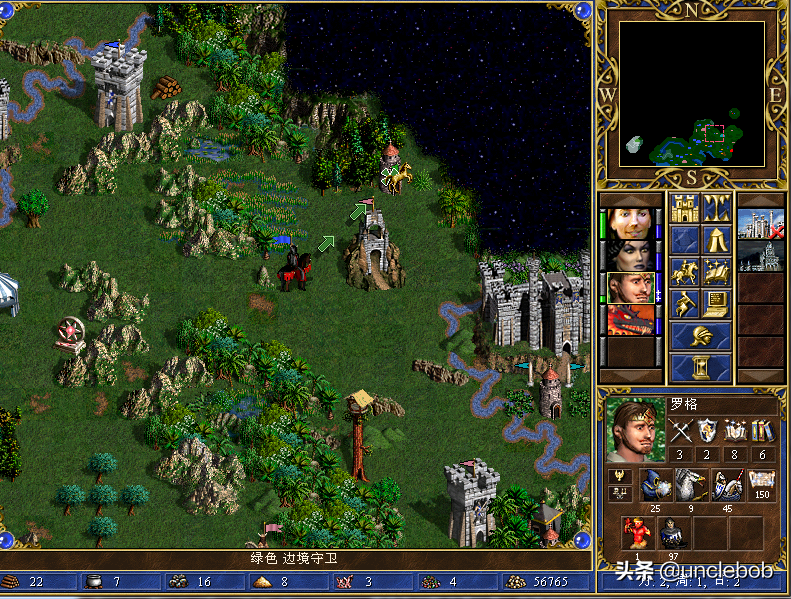The height and width of the screenshot is (599, 791).
Task: Select the dark-haired sorceress hero portrait
Action: pos(631,255)
